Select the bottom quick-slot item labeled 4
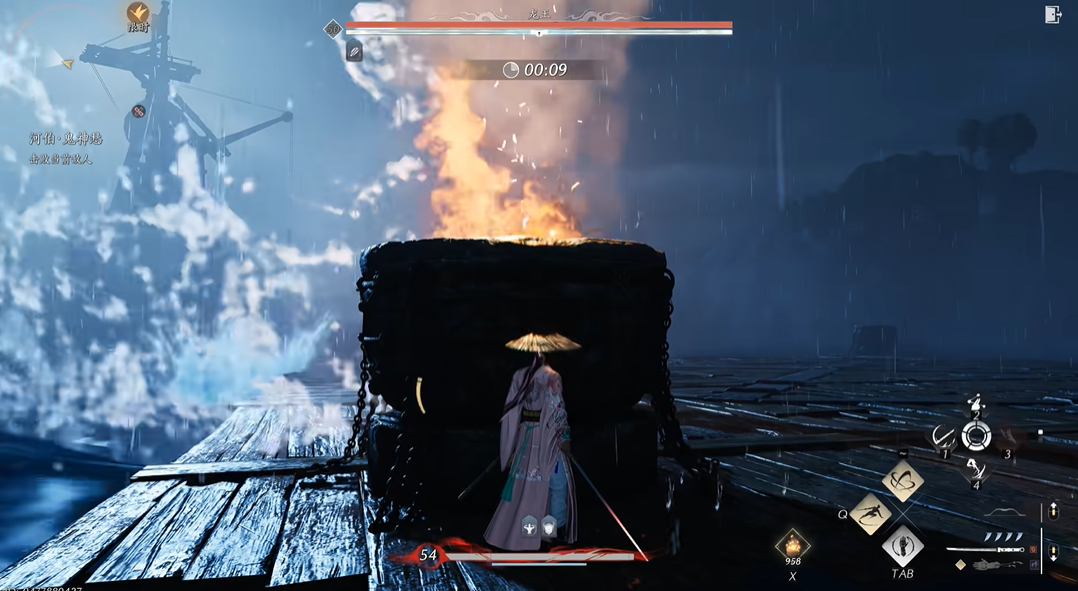1078x591 pixels. click(x=976, y=471)
